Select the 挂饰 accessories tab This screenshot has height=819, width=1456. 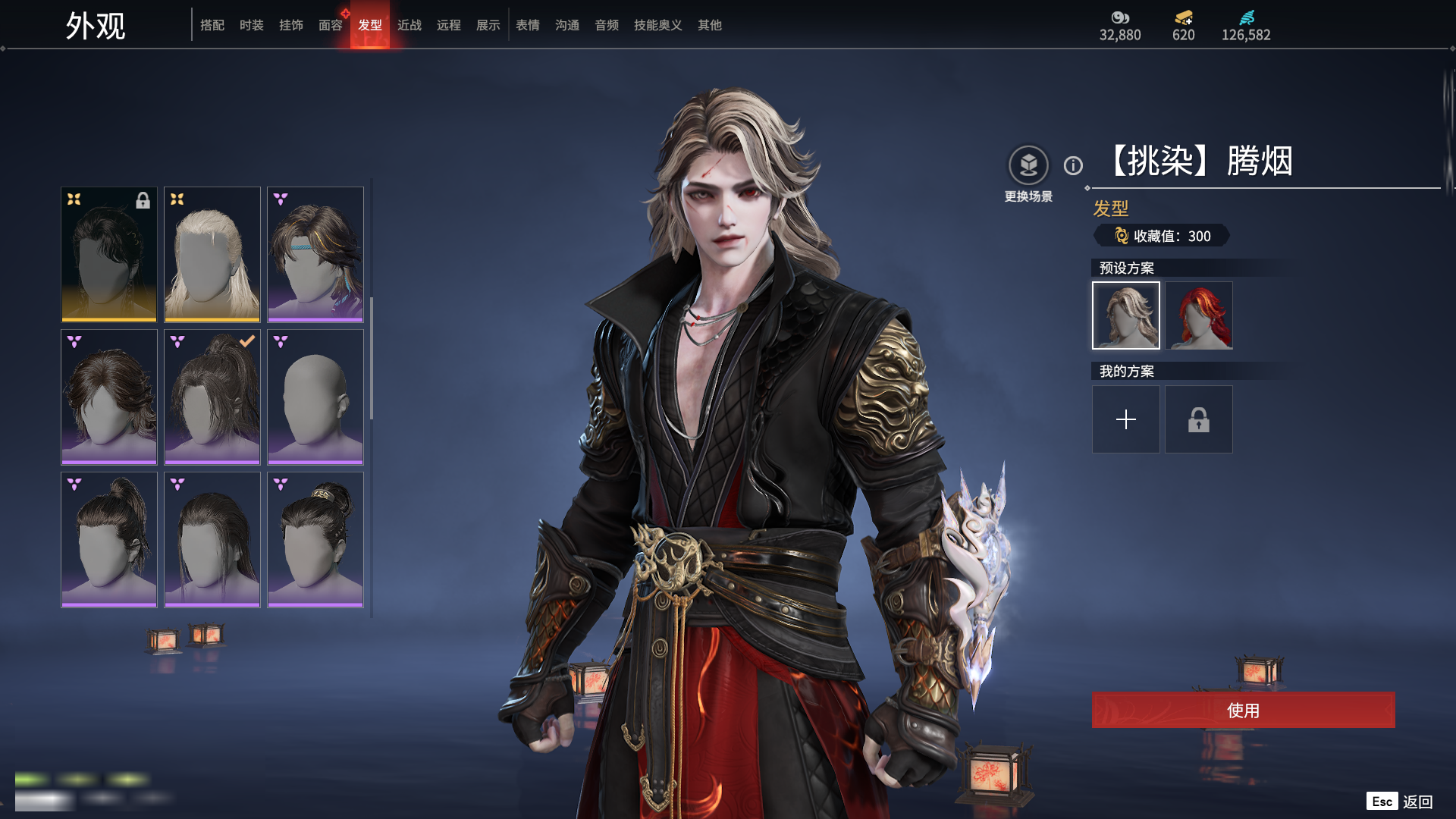291,25
